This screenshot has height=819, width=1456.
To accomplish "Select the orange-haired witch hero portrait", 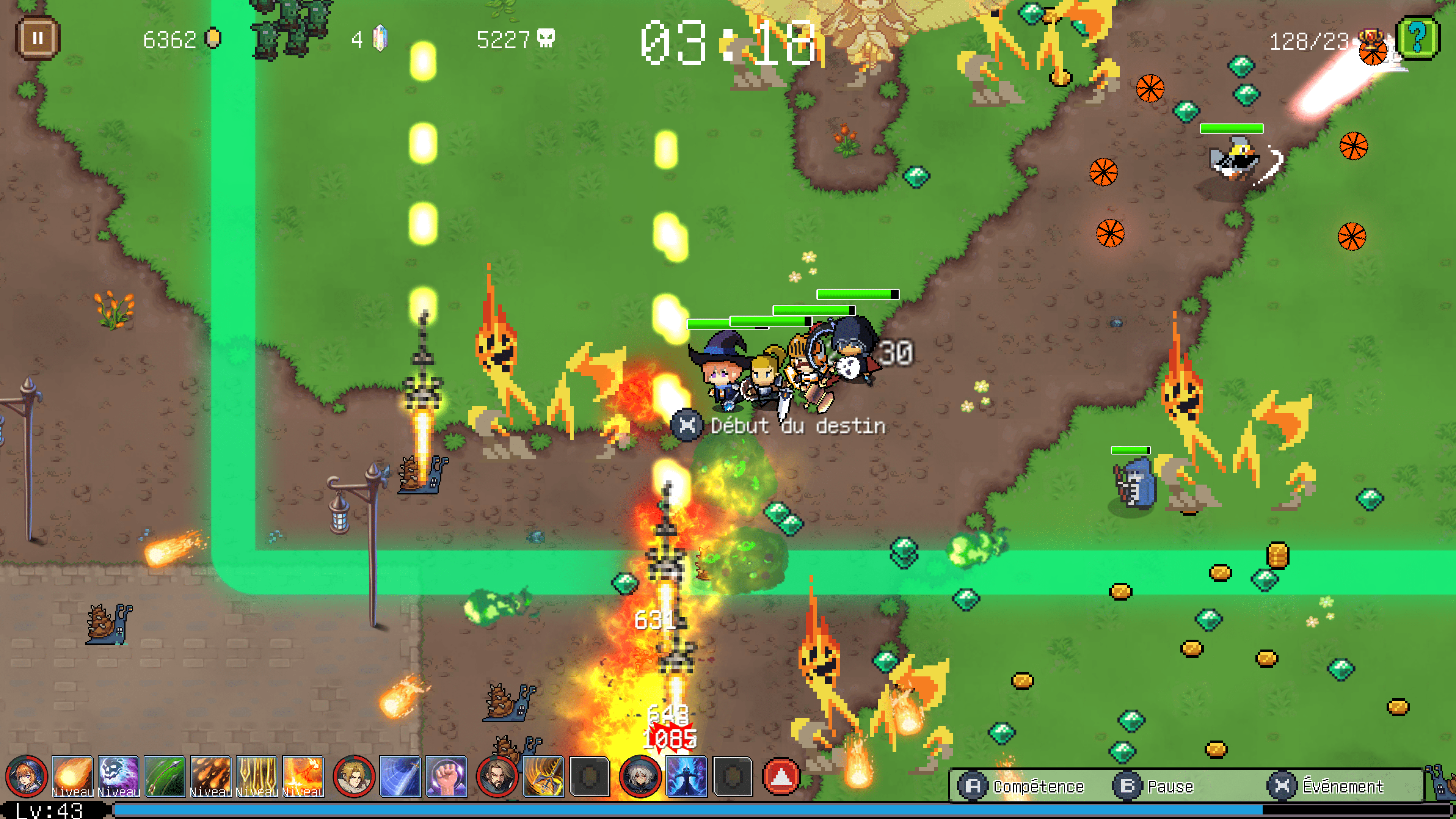I will pos(26,777).
